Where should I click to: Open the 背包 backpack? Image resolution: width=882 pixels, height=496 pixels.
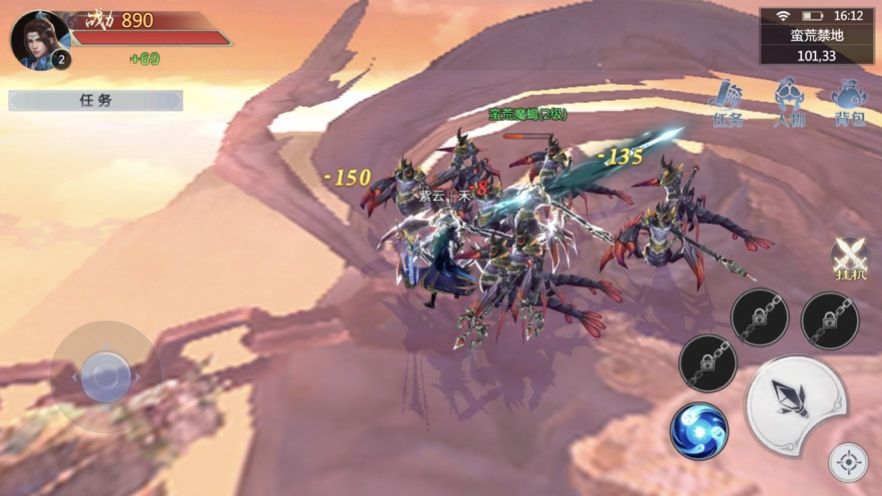point(849,104)
